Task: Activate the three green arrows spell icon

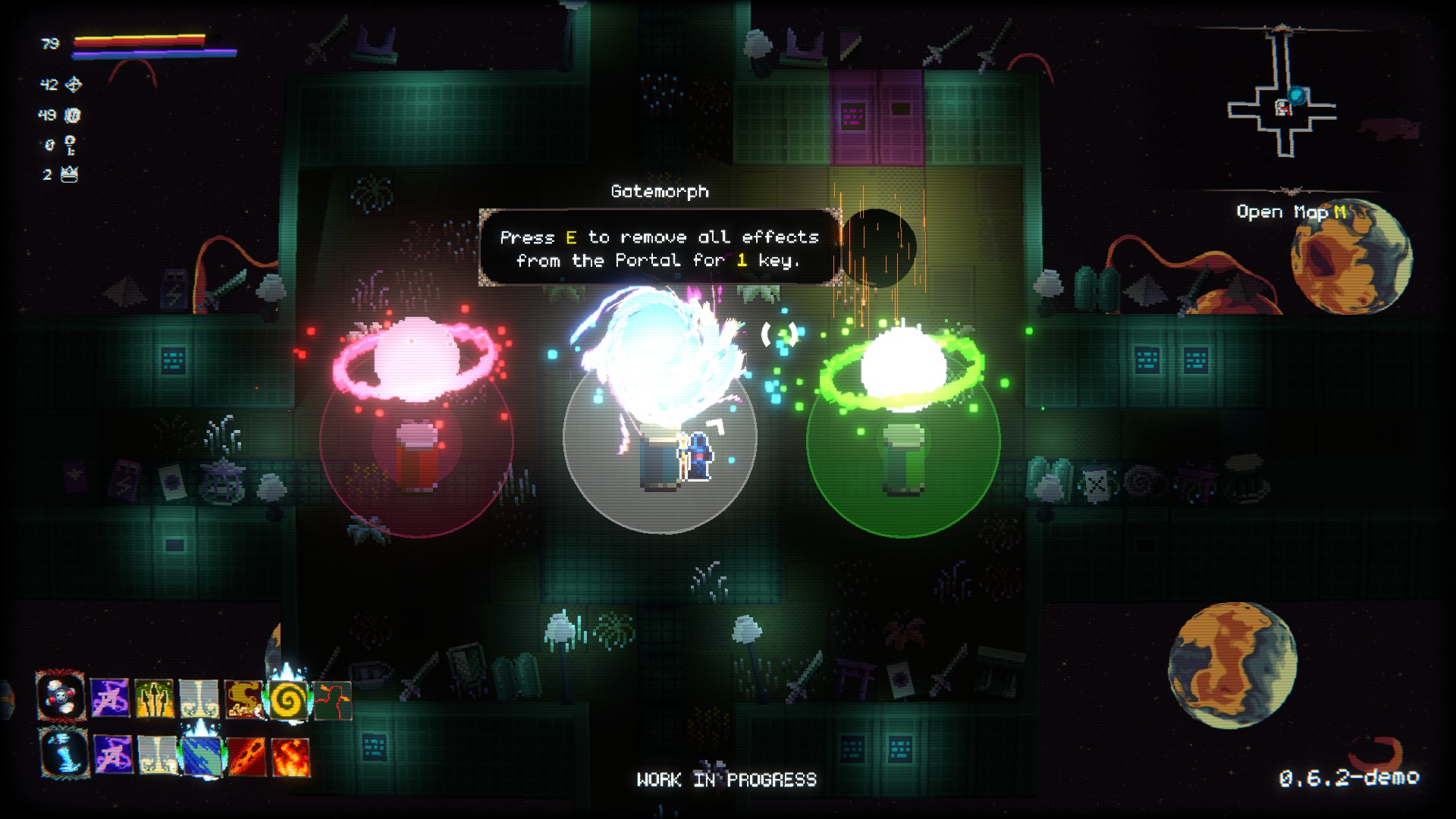Action: tap(154, 699)
